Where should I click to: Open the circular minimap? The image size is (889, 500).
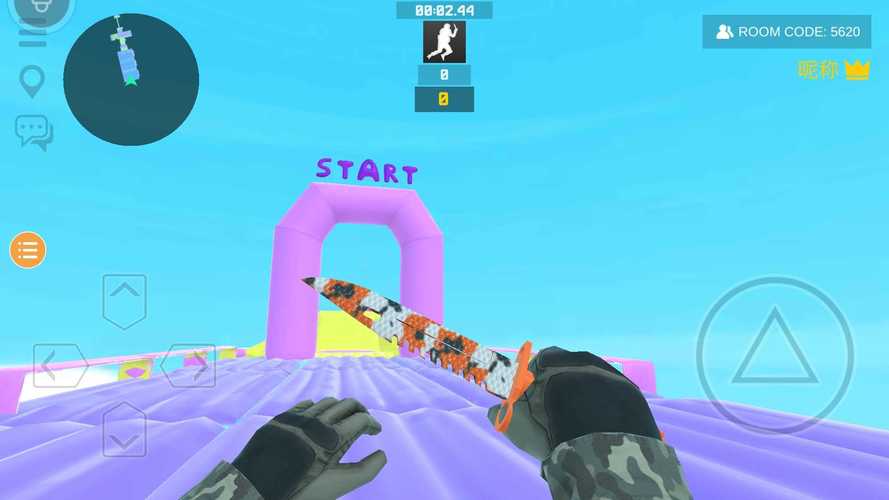(131, 80)
